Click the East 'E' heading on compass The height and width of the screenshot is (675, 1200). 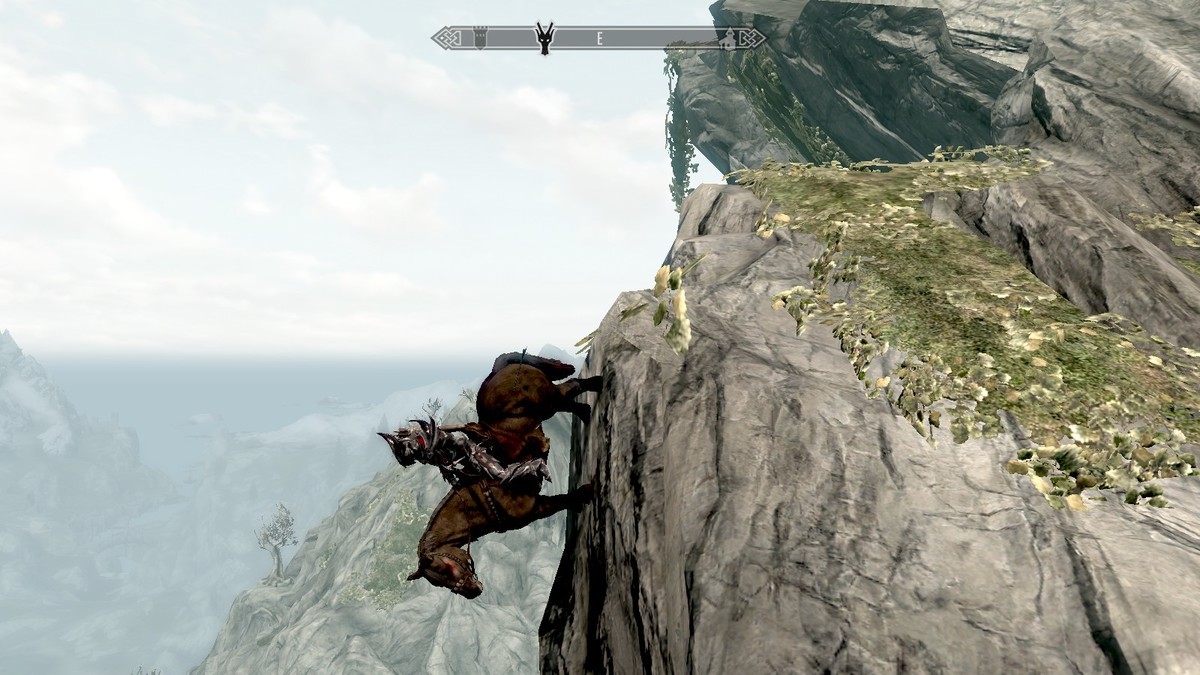[x=599, y=39]
